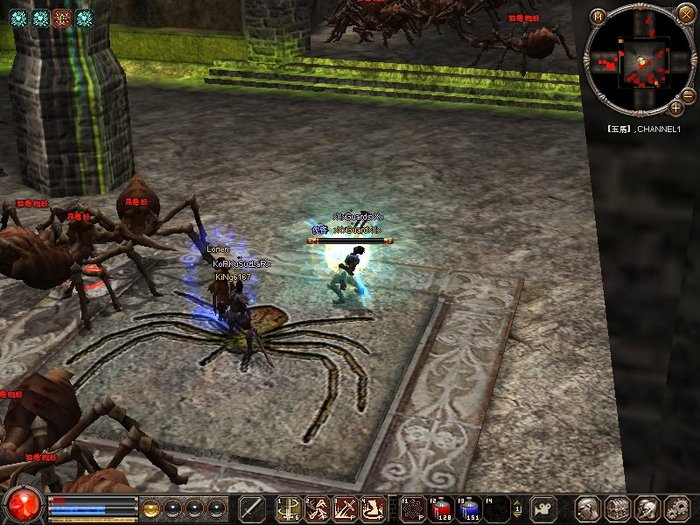Select the golden orb on the bottom bar
The image size is (700, 525).
pyautogui.click(x=152, y=507)
